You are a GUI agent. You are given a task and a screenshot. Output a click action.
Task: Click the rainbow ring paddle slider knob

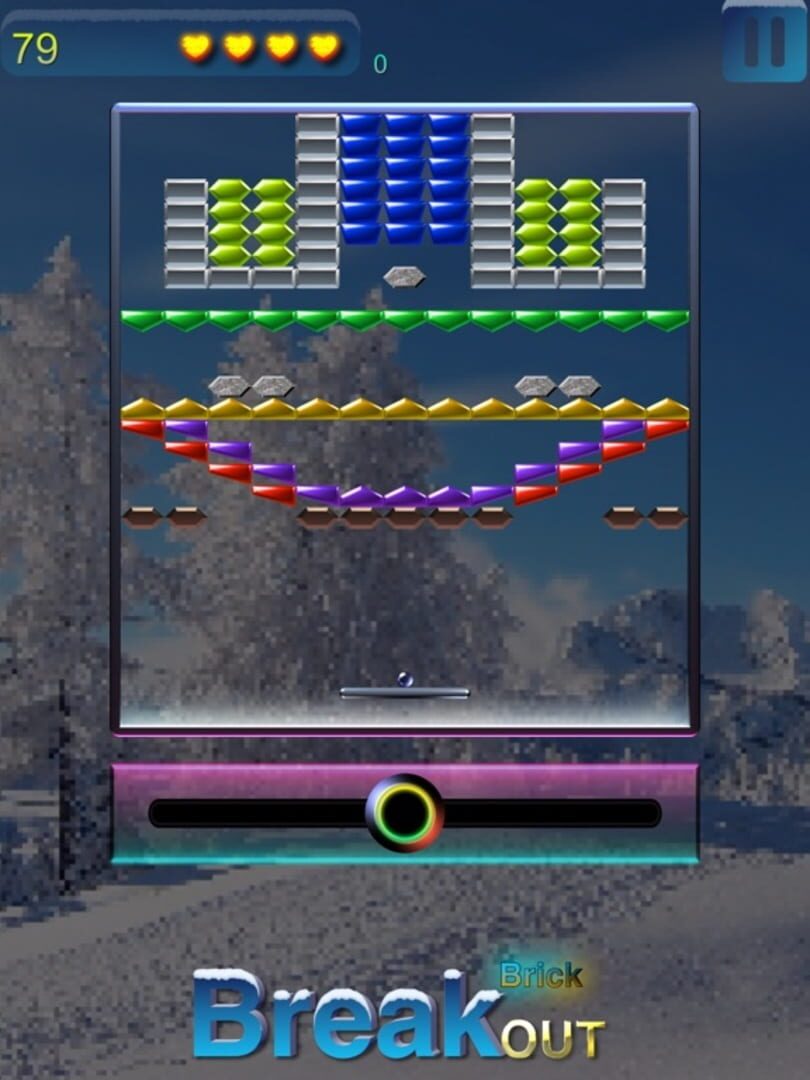point(404,813)
